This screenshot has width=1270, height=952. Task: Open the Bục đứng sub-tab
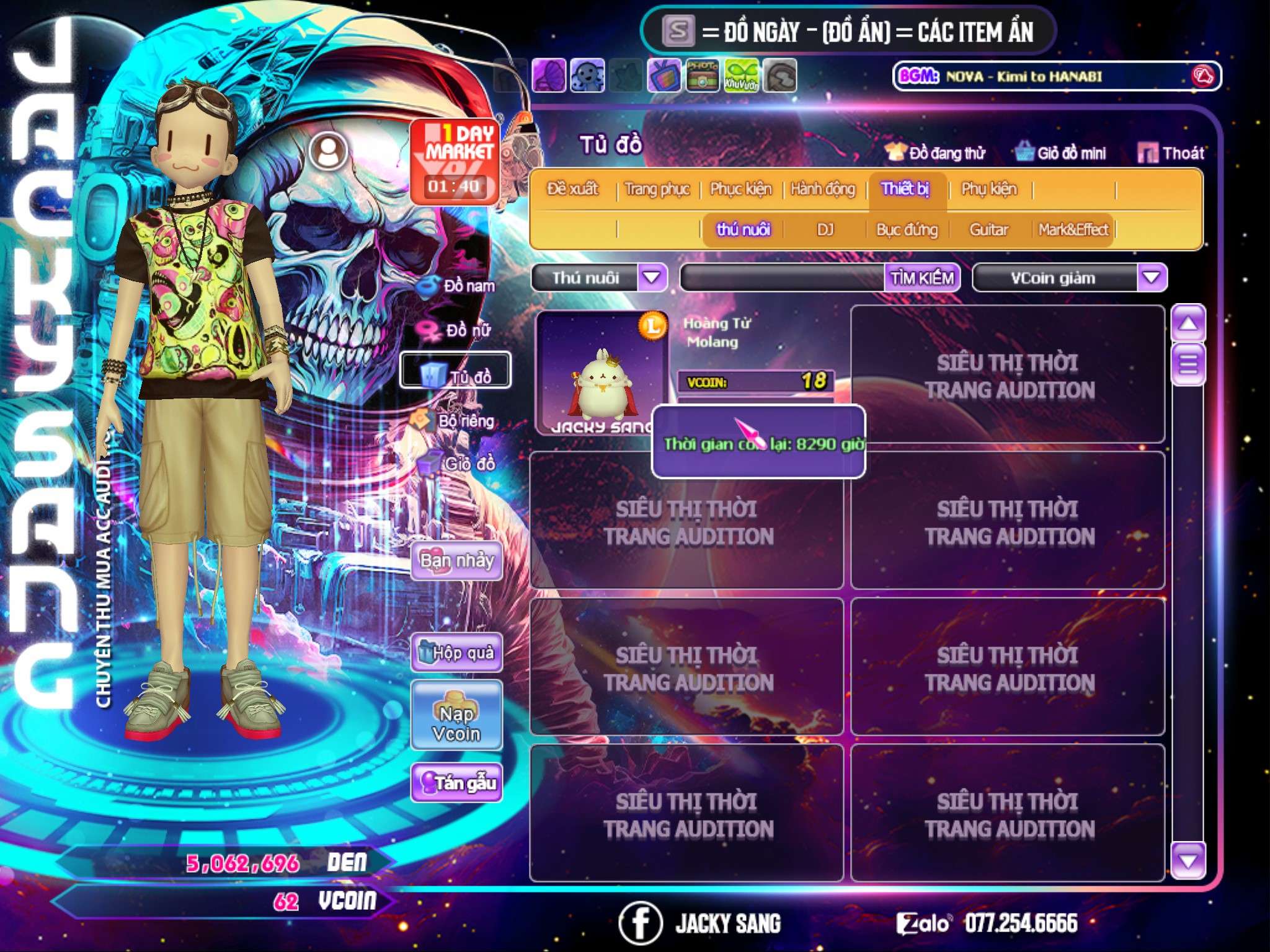pos(907,230)
